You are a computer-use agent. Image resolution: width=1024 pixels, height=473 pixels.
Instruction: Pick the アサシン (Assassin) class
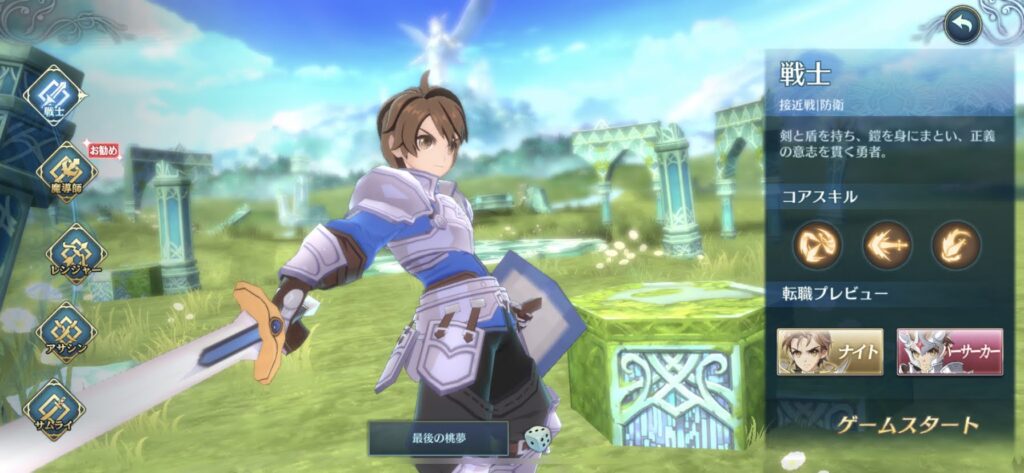click(66, 330)
